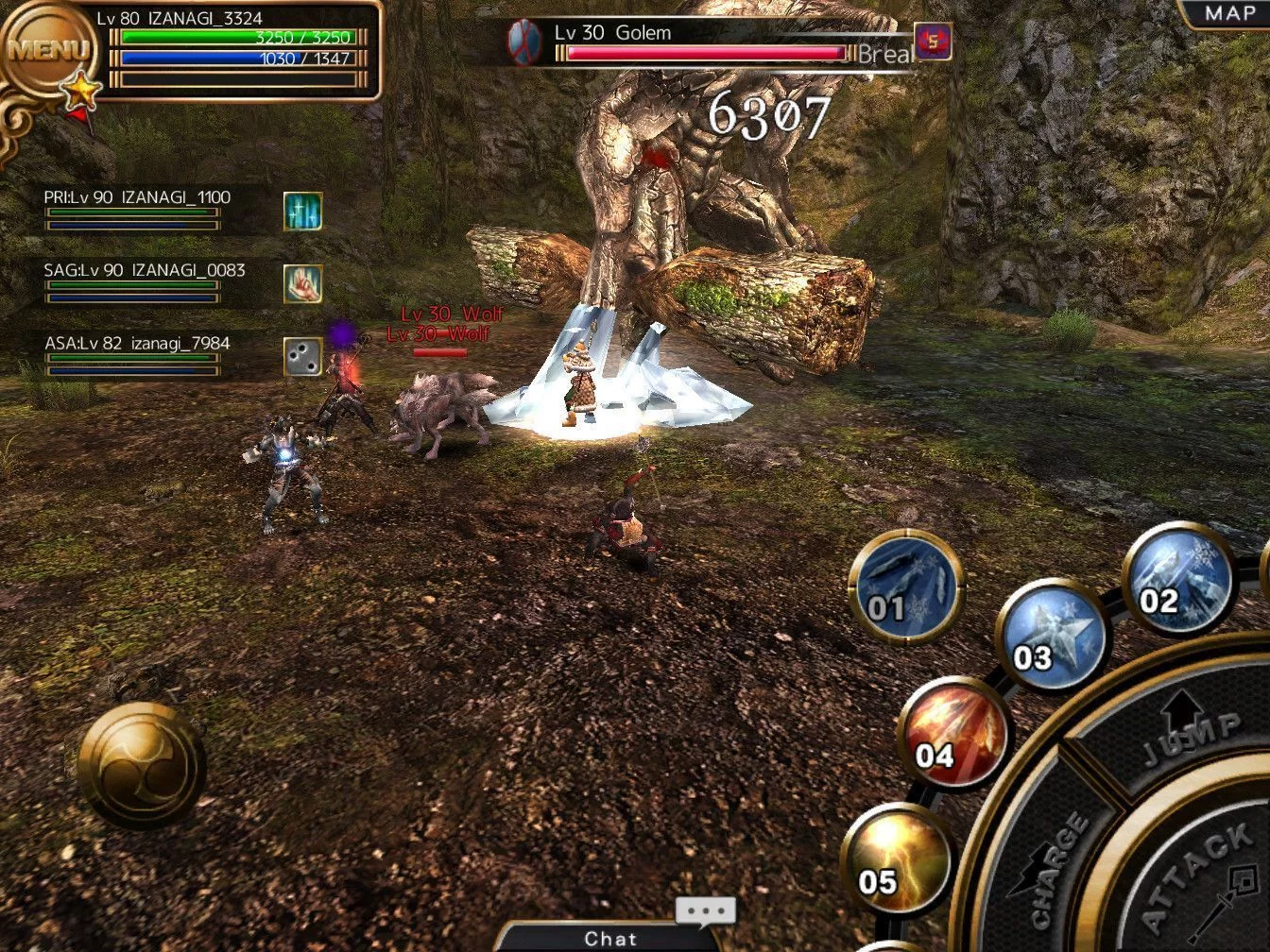Image resolution: width=1270 pixels, height=952 pixels.
Task: Click the dice icon beside the assassin
Action: click(x=302, y=357)
